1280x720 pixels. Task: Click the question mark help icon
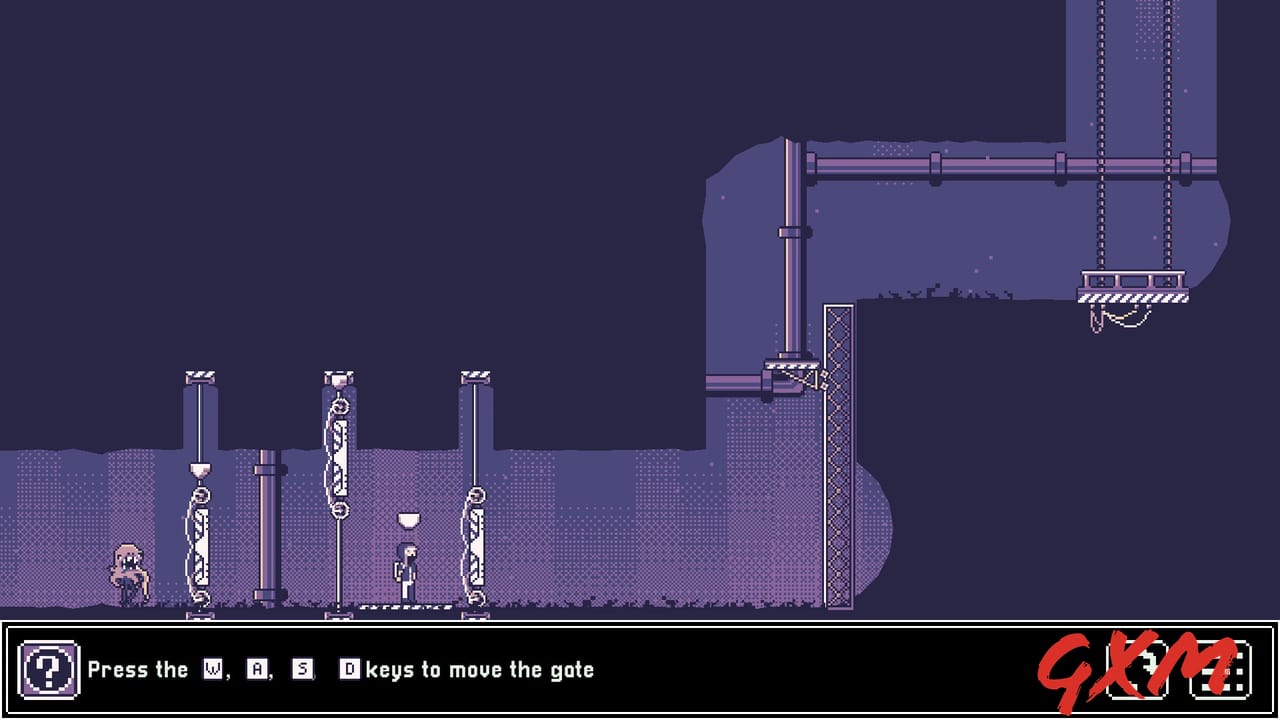click(50, 670)
